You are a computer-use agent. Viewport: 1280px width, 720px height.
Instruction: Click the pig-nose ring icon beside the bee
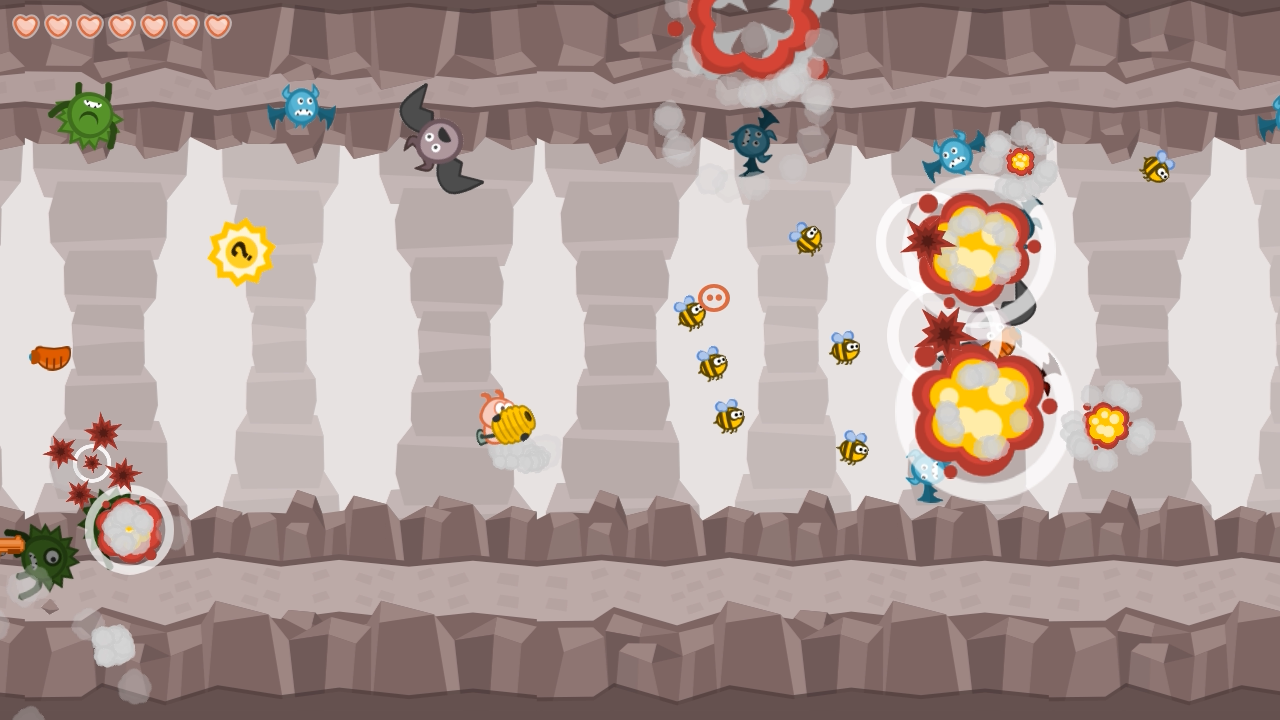(713, 297)
